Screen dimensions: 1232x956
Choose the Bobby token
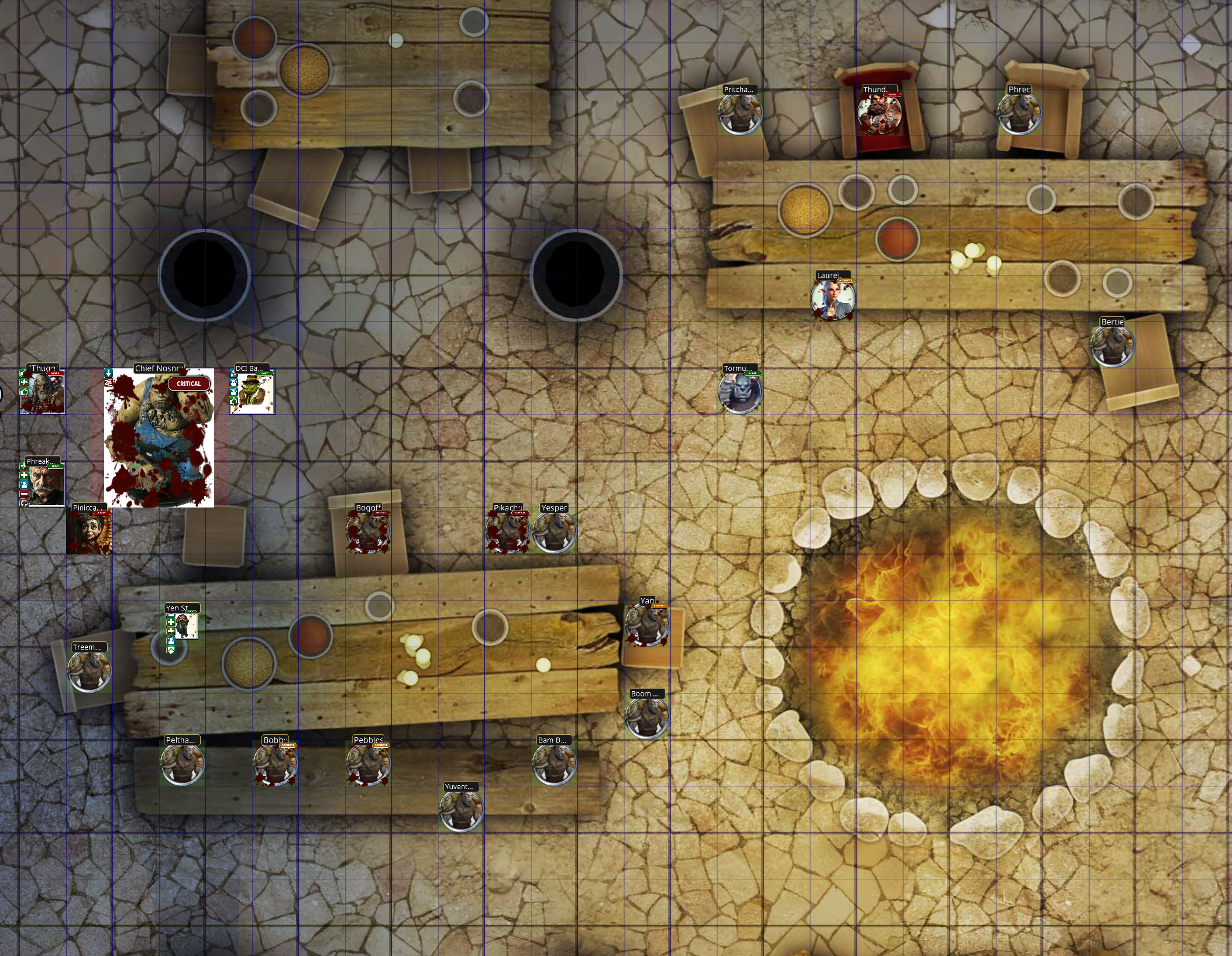[275, 764]
